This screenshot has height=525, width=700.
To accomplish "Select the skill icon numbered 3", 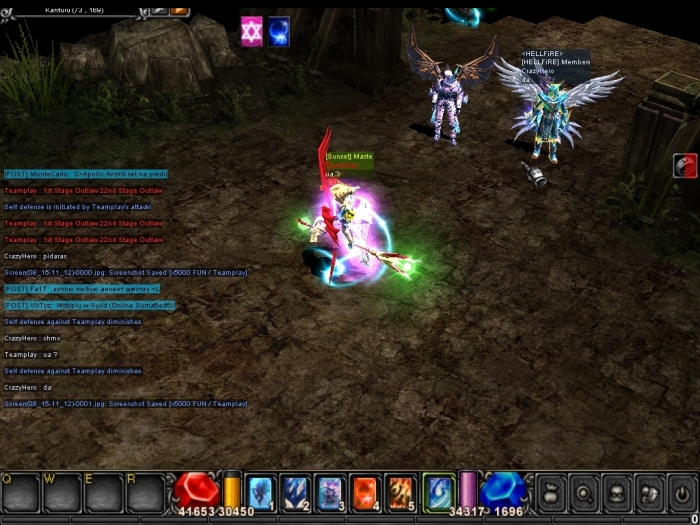I will coord(330,492).
